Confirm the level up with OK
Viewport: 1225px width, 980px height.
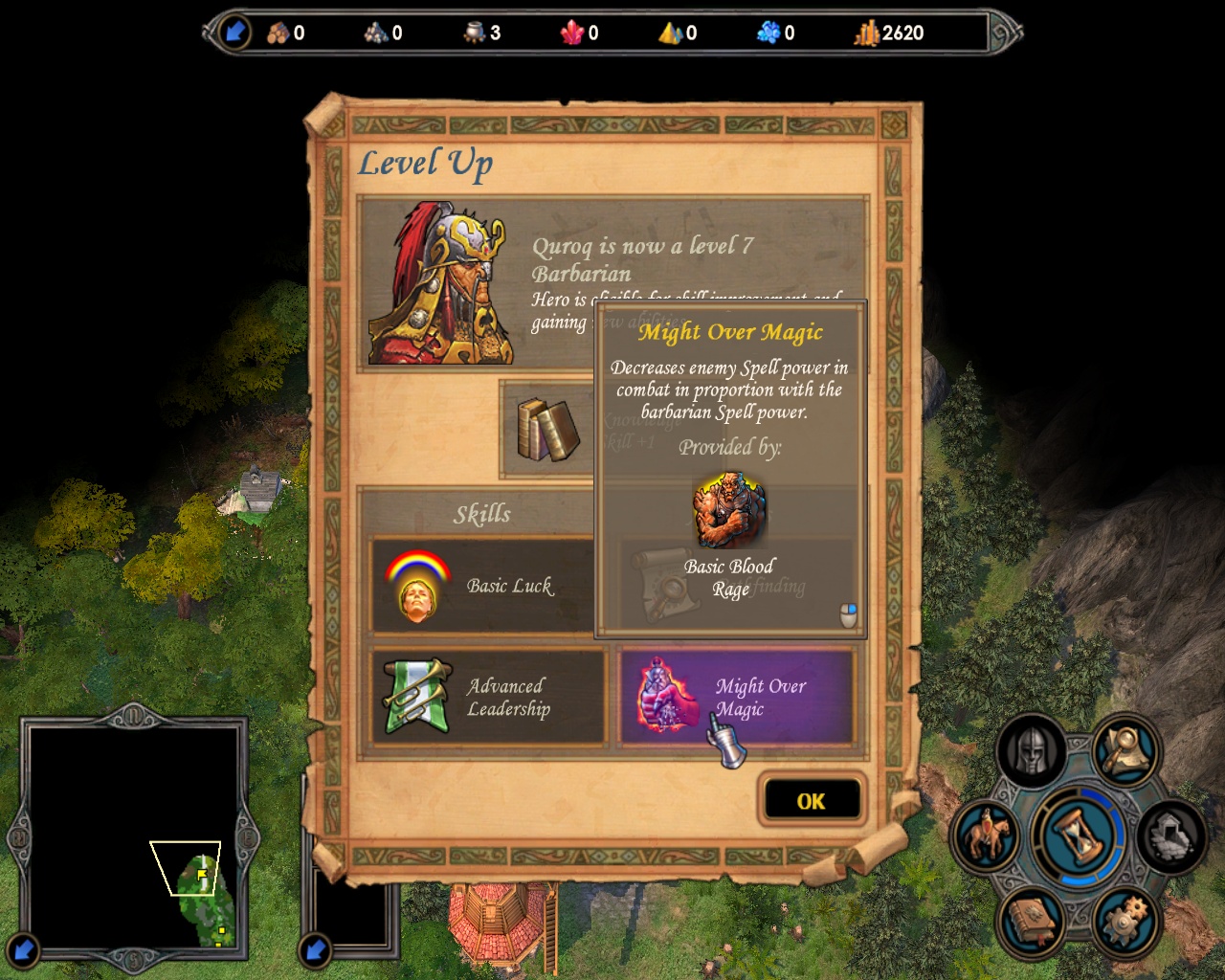click(811, 801)
